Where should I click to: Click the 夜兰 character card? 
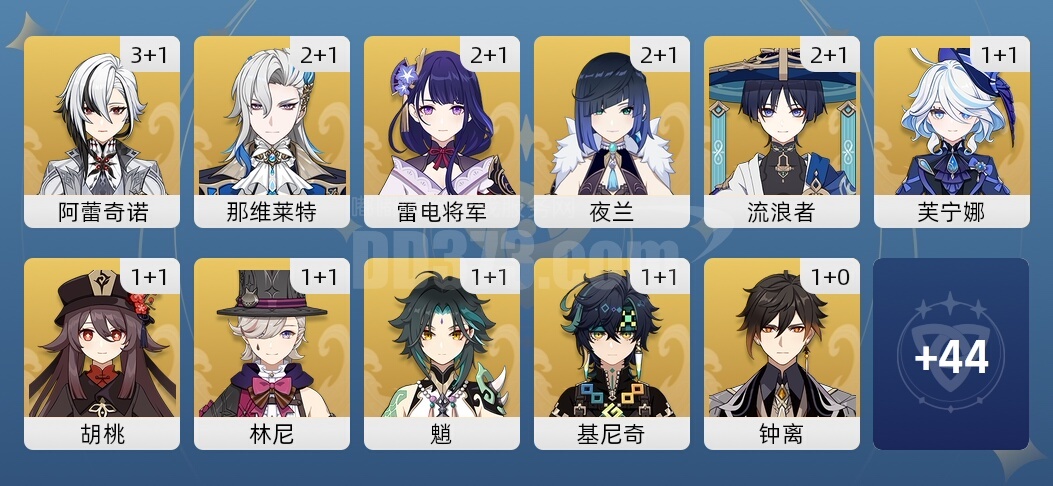[612, 132]
